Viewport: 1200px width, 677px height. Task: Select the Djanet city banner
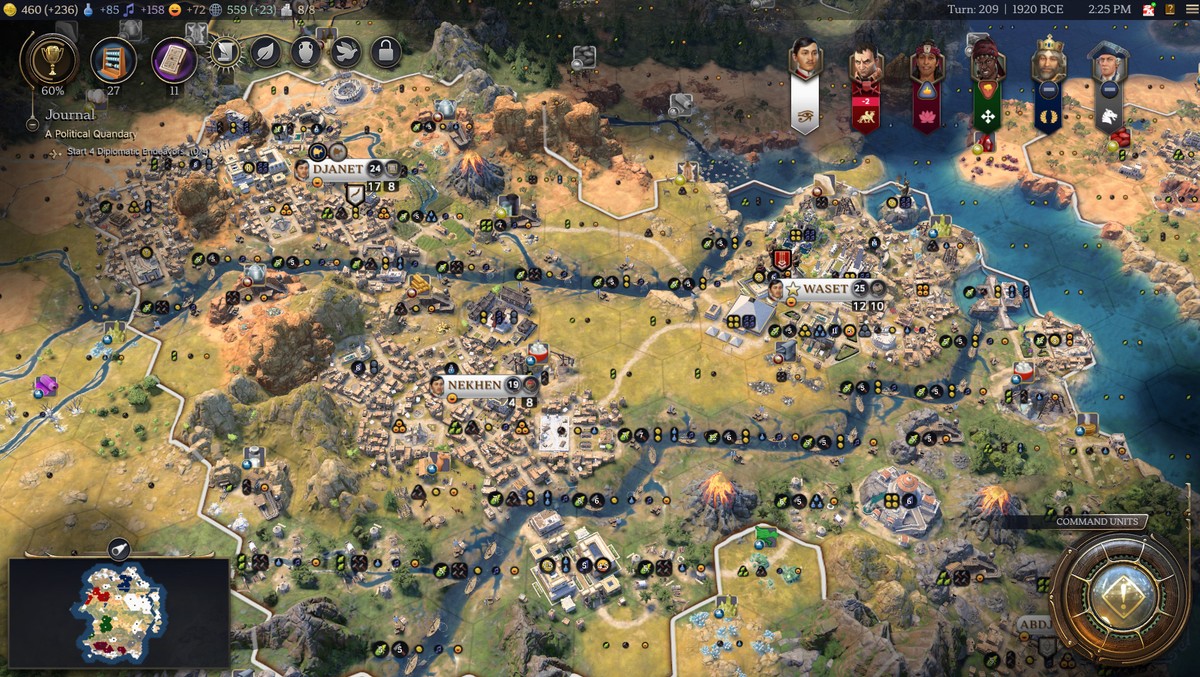[338, 169]
